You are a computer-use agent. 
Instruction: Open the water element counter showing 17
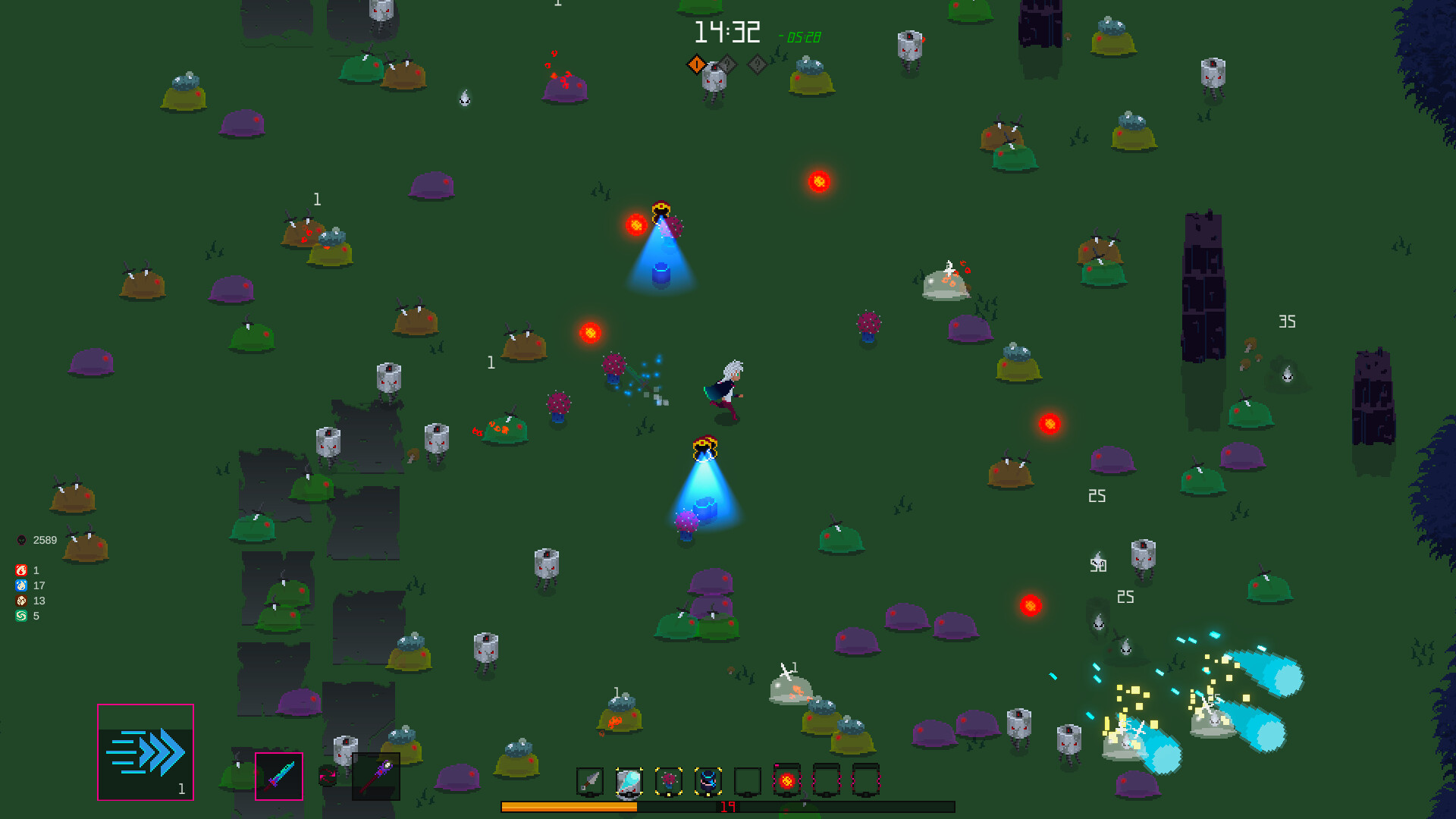(21, 585)
